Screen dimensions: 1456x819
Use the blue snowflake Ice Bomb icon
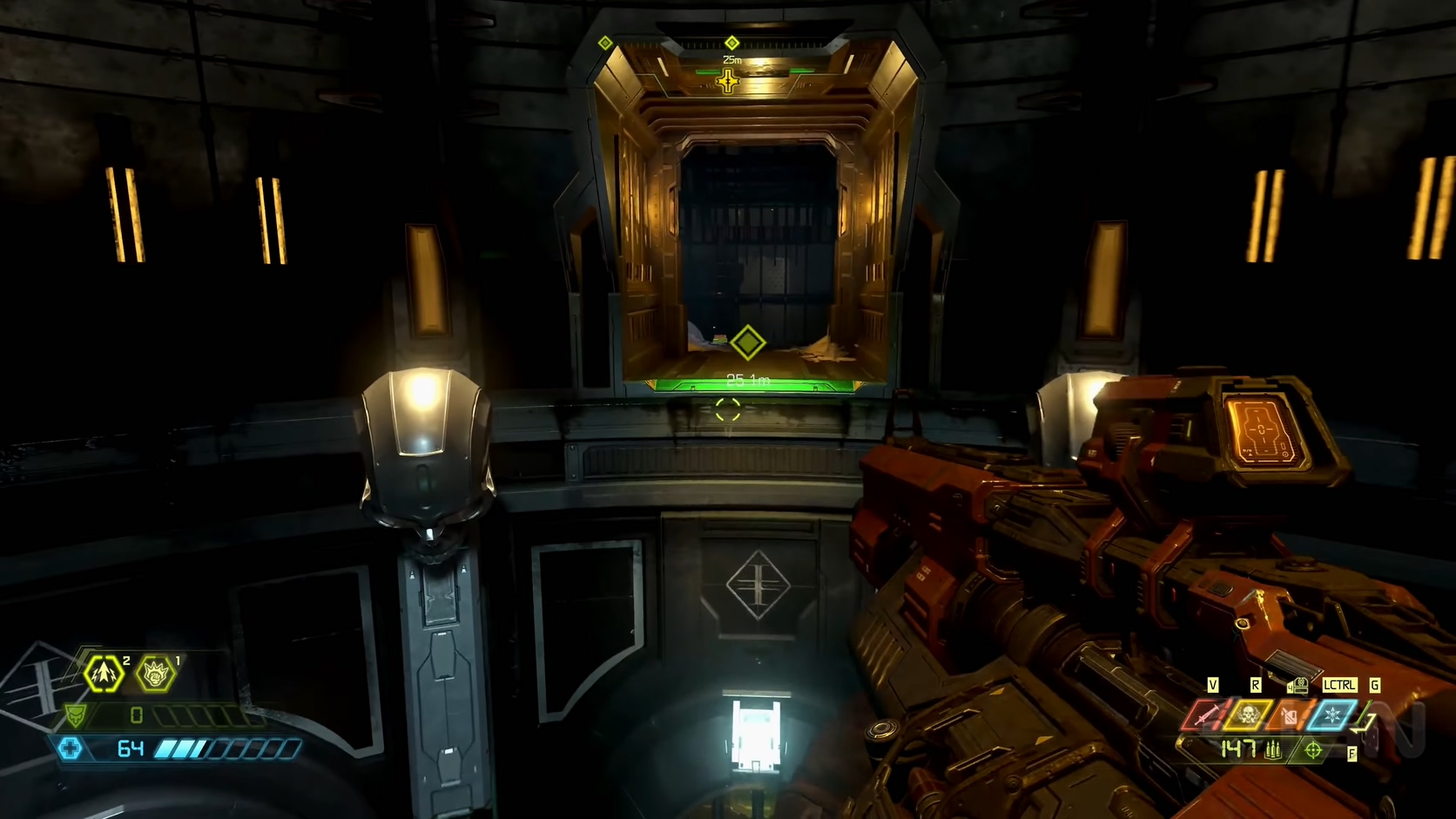[1331, 716]
